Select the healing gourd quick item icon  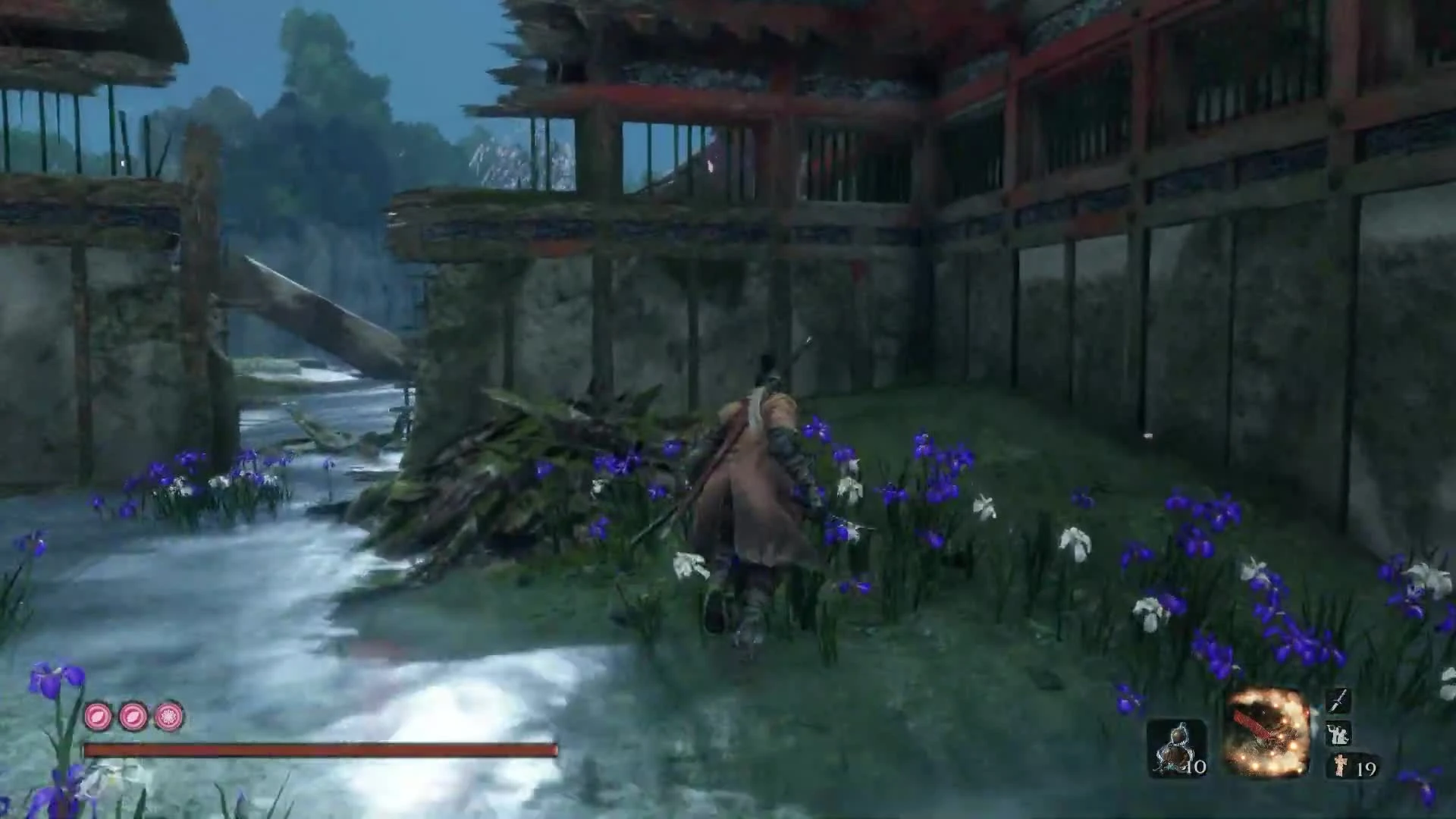pyautogui.click(x=1175, y=747)
